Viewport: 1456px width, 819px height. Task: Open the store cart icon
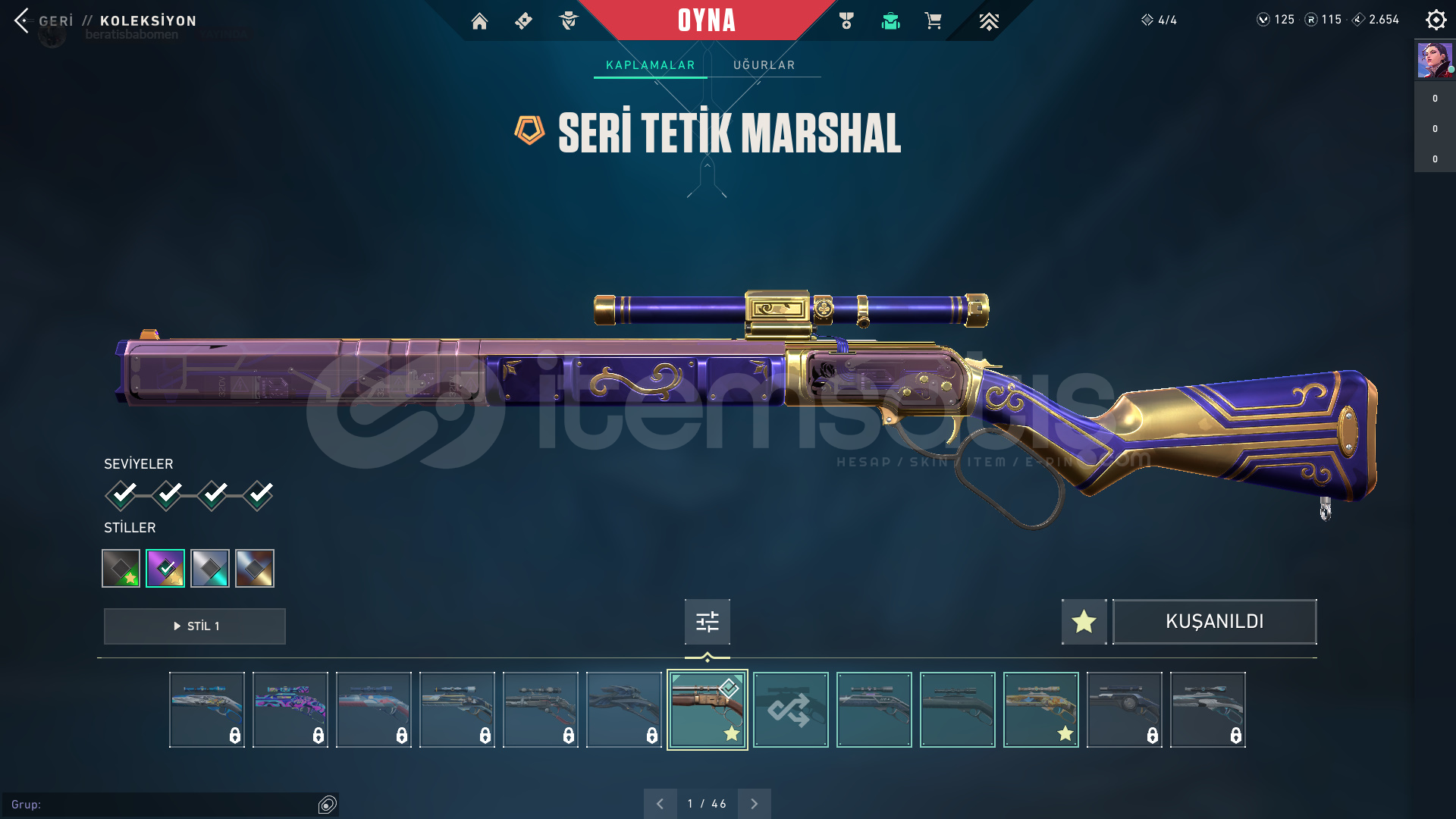933,21
